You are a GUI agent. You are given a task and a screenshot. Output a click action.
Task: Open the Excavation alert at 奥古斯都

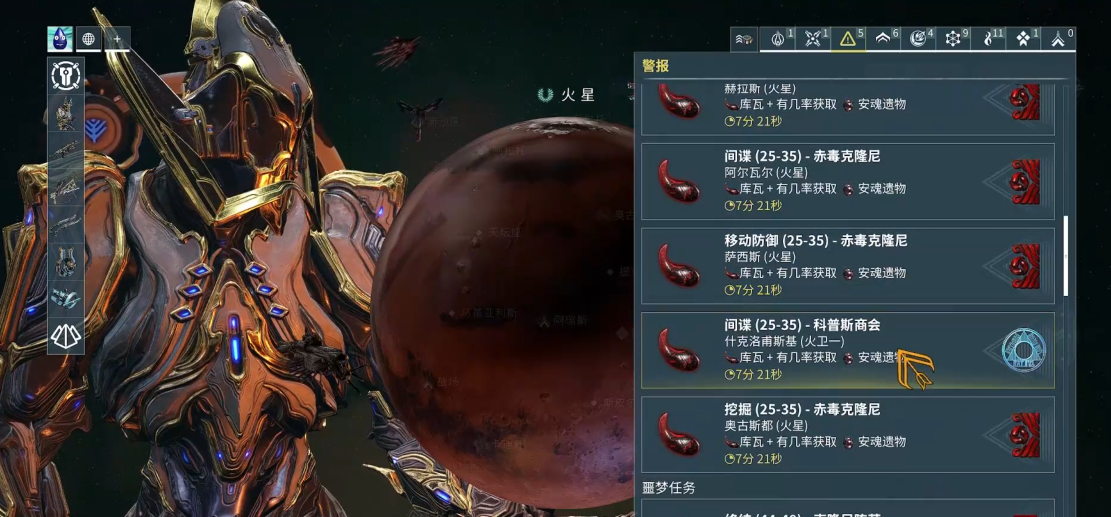(x=847, y=434)
